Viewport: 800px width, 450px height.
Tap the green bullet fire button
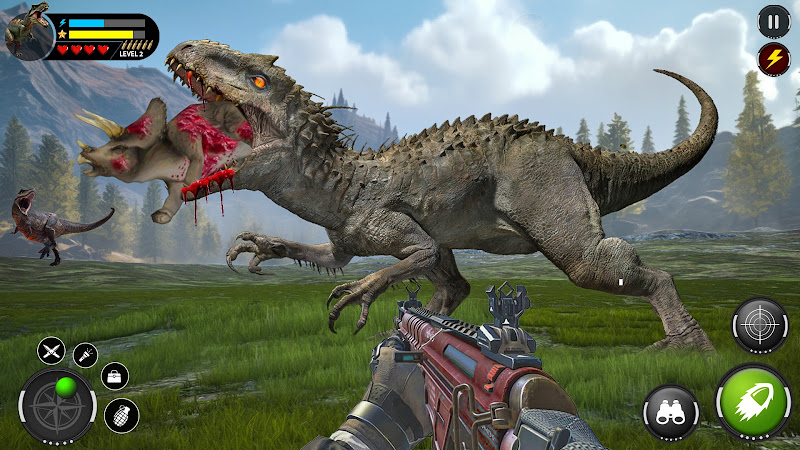(755, 403)
